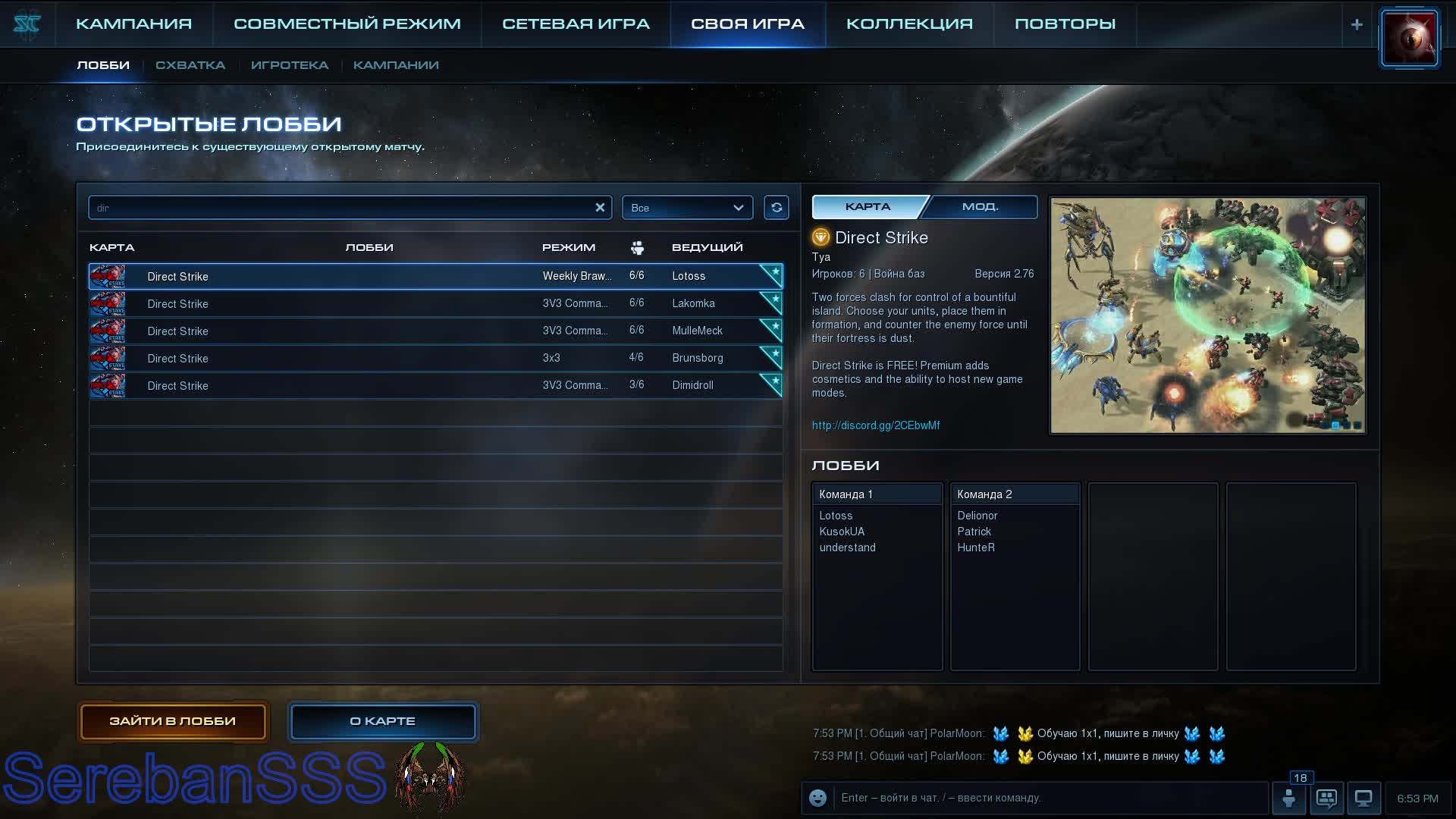Select the Кампании sub-tab
The image size is (1456, 819).
pyautogui.click(x=396, y=65)
